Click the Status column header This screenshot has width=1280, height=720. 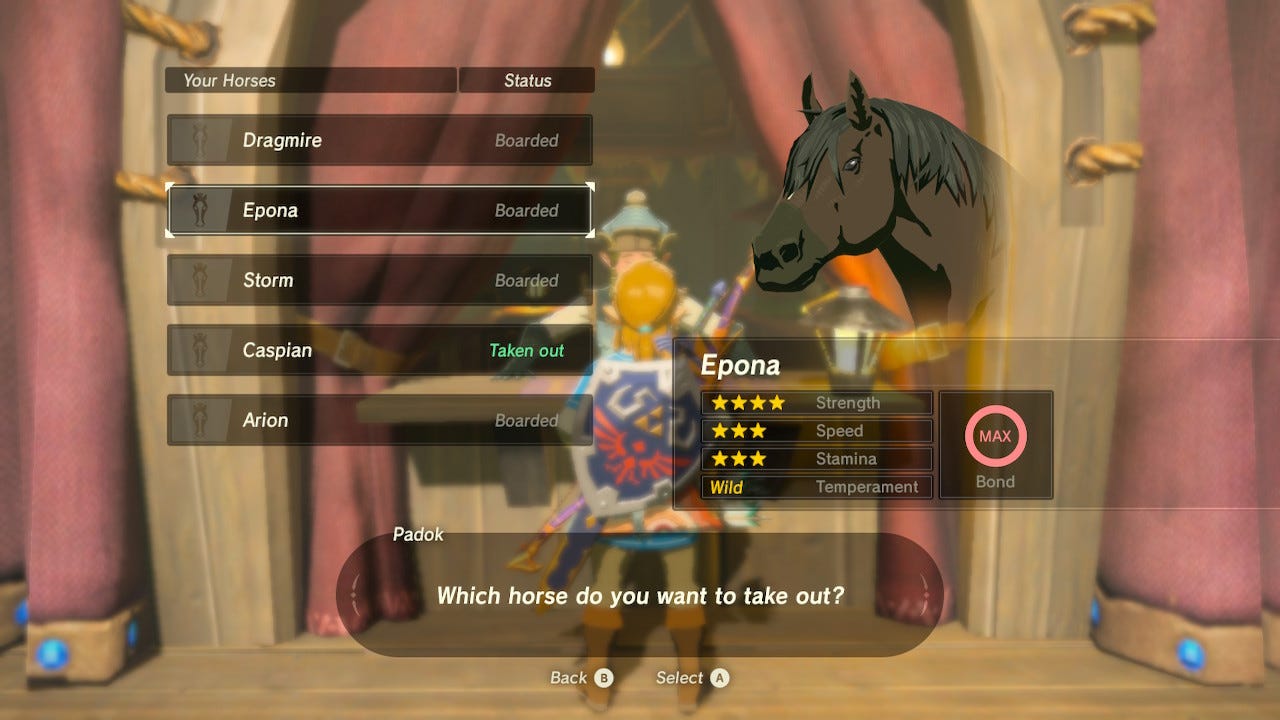click(527, 80)
